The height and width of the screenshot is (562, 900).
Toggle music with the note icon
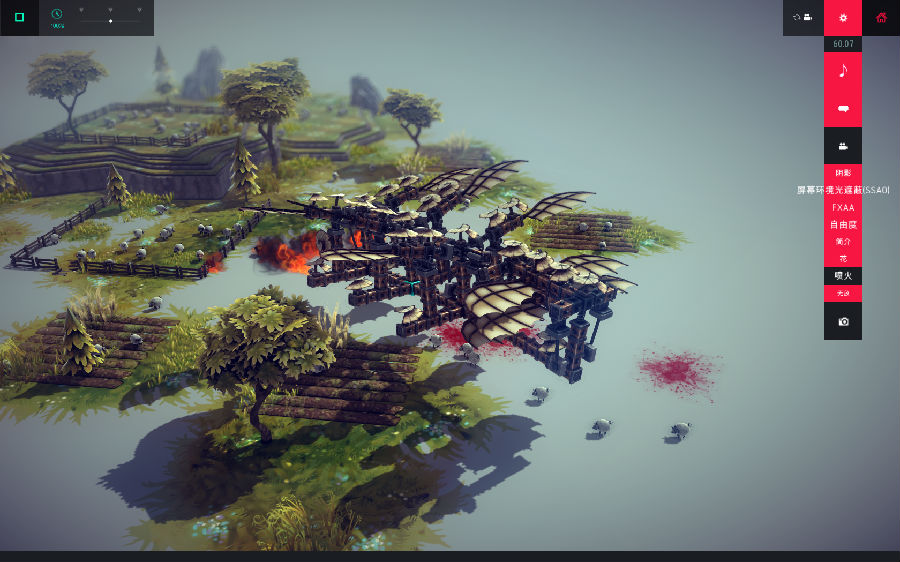click(843, 70)
